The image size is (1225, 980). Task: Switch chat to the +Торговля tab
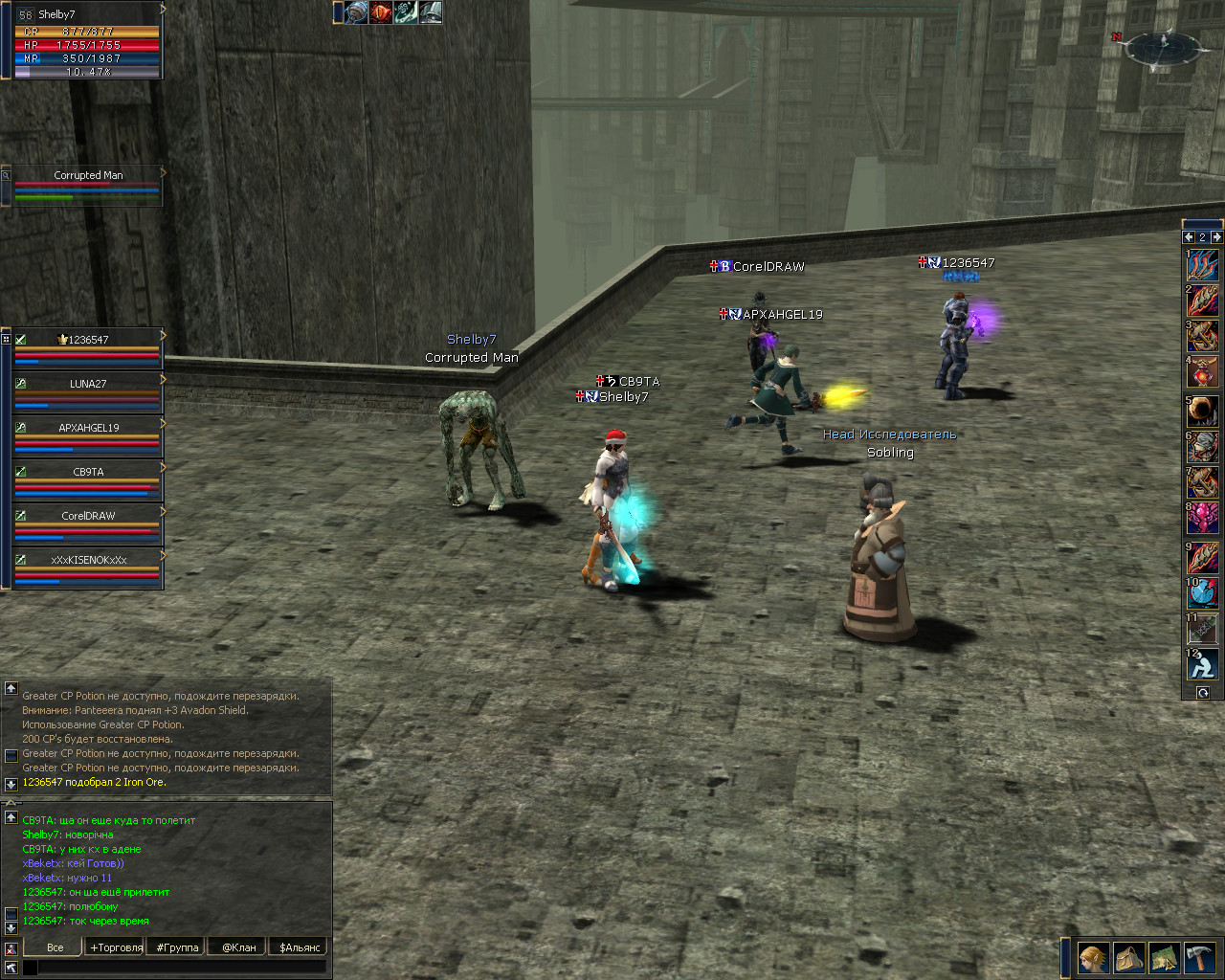[x=117, y=947]
